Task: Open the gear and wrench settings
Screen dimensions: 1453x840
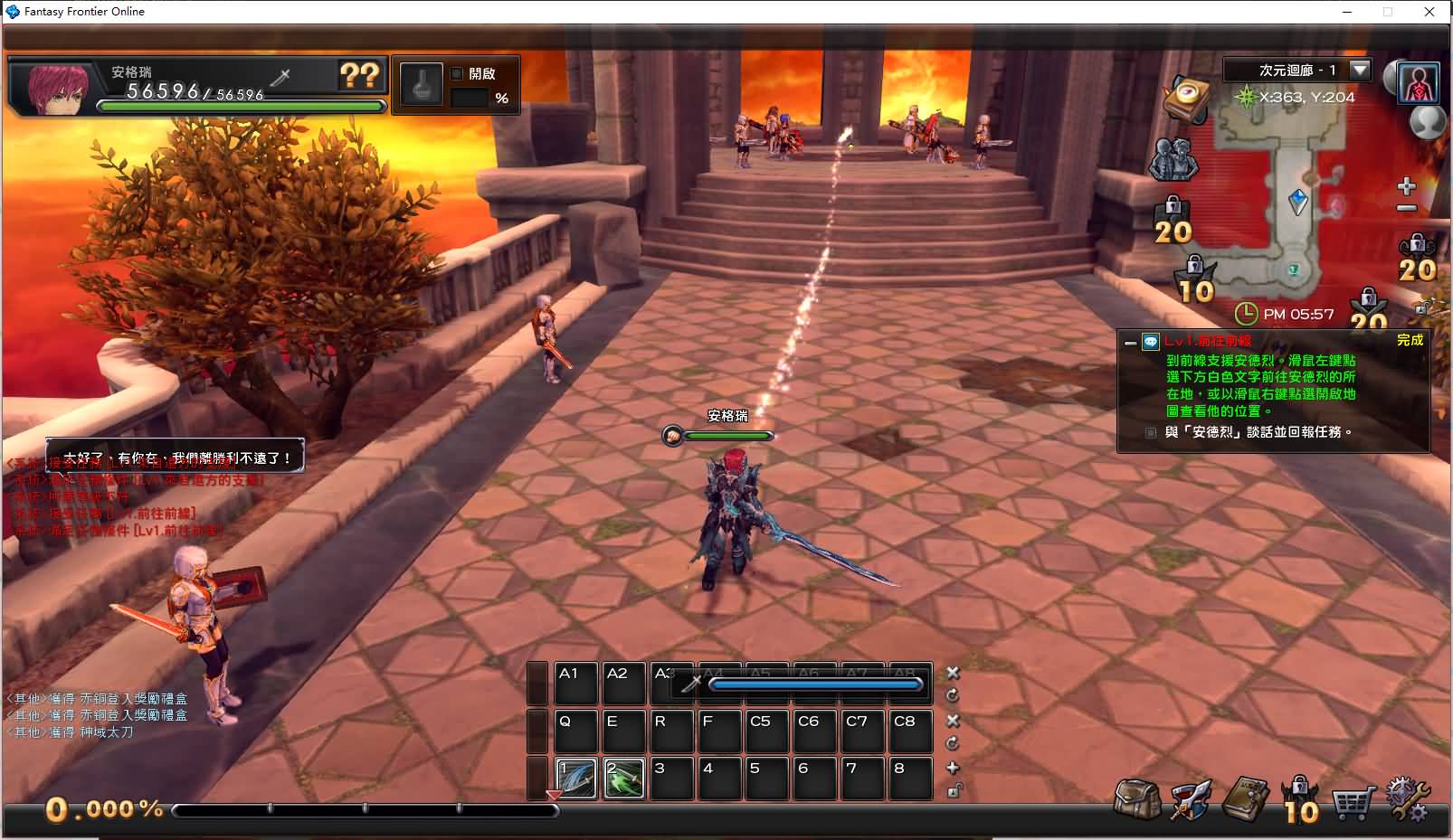Action: [x=1408, y=799]
